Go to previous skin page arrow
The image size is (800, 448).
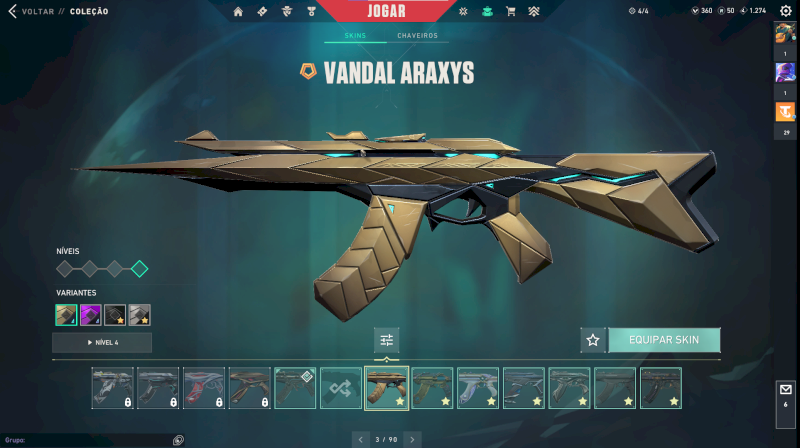point(360,439)
